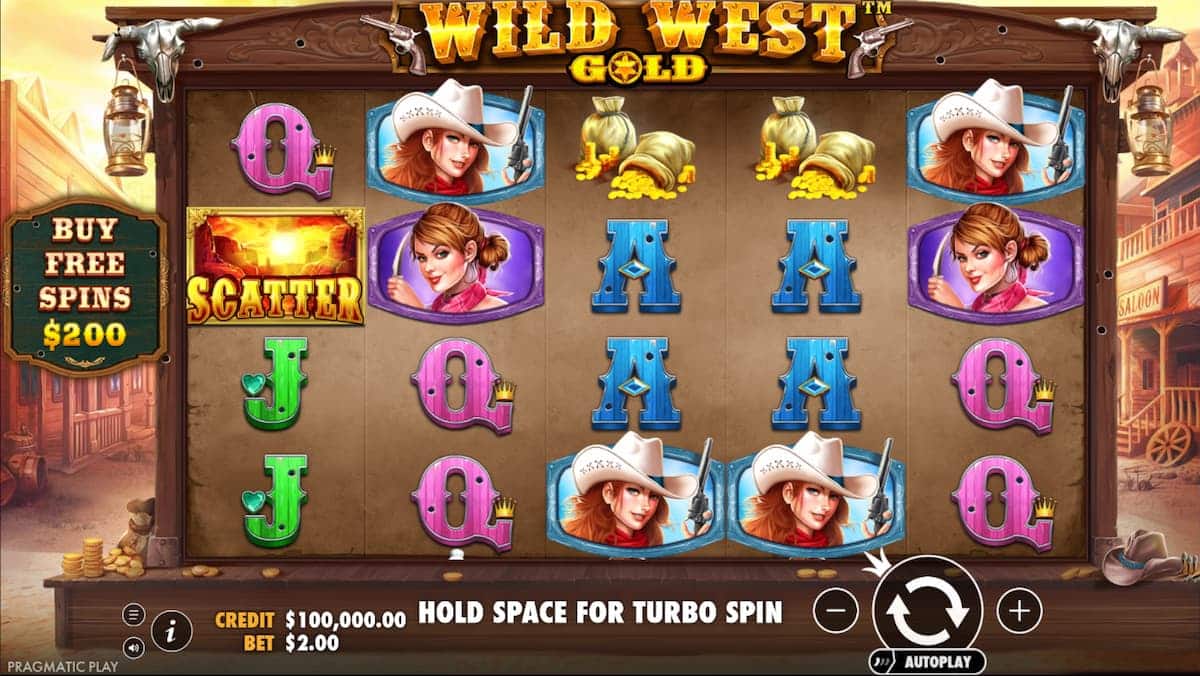
Task: Toggle the sound speaker icon
Action: click(133, 647)
